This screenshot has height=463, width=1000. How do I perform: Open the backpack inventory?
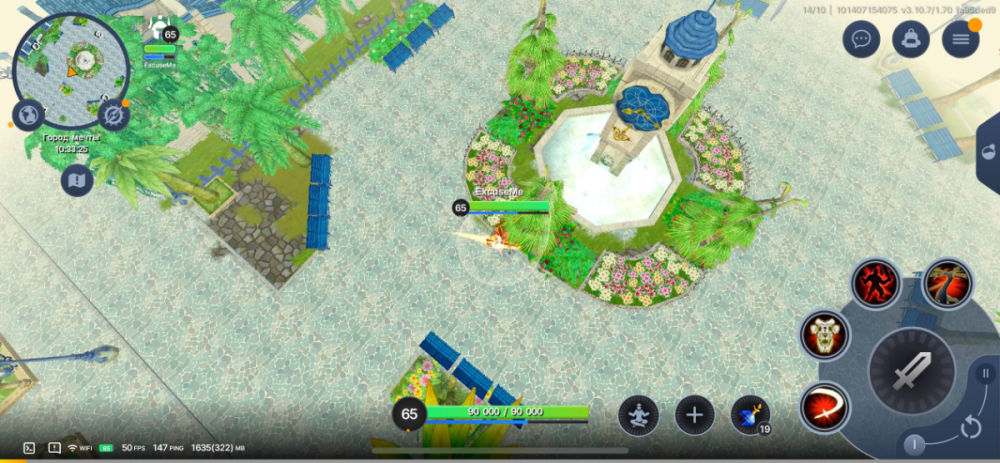point(911,39)
